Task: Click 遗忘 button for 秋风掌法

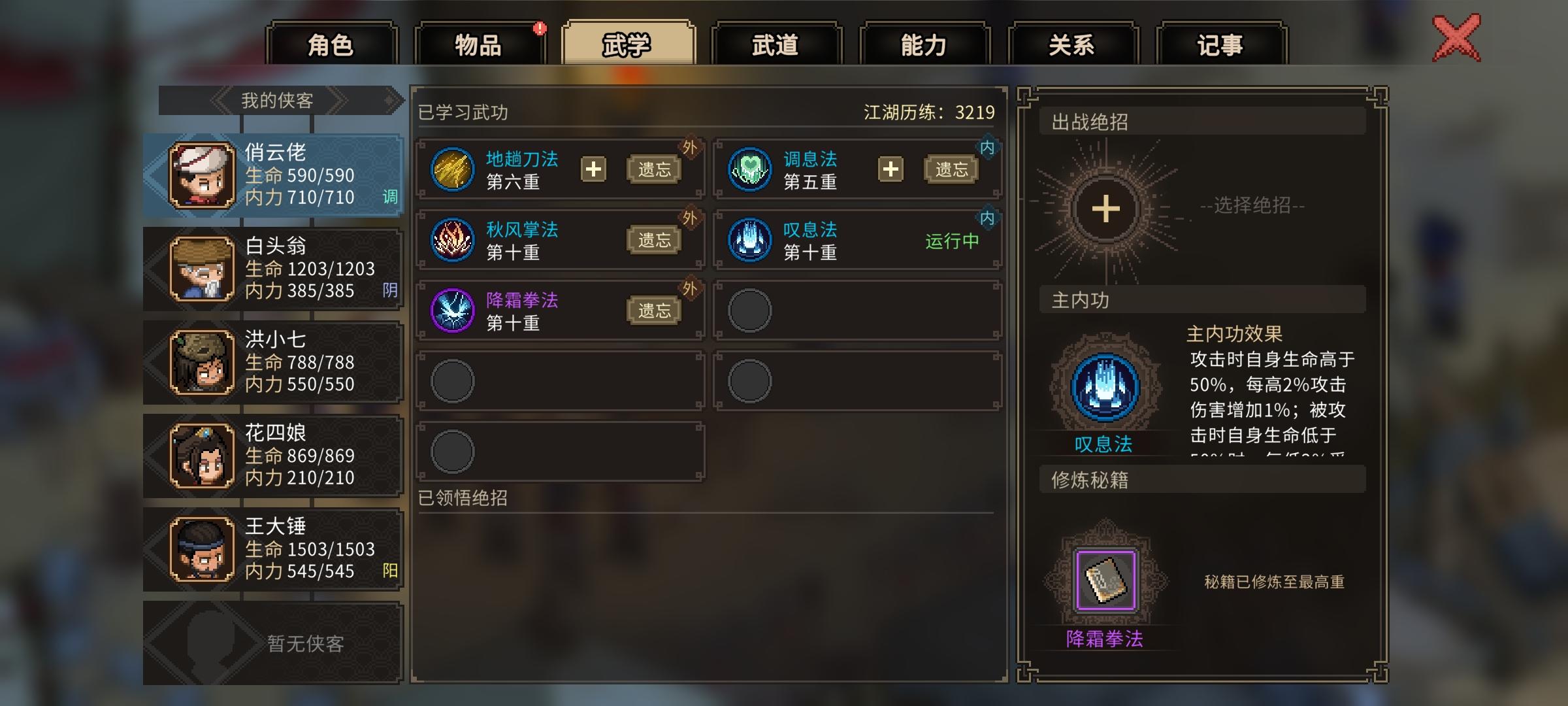Action: coord(655,239)
